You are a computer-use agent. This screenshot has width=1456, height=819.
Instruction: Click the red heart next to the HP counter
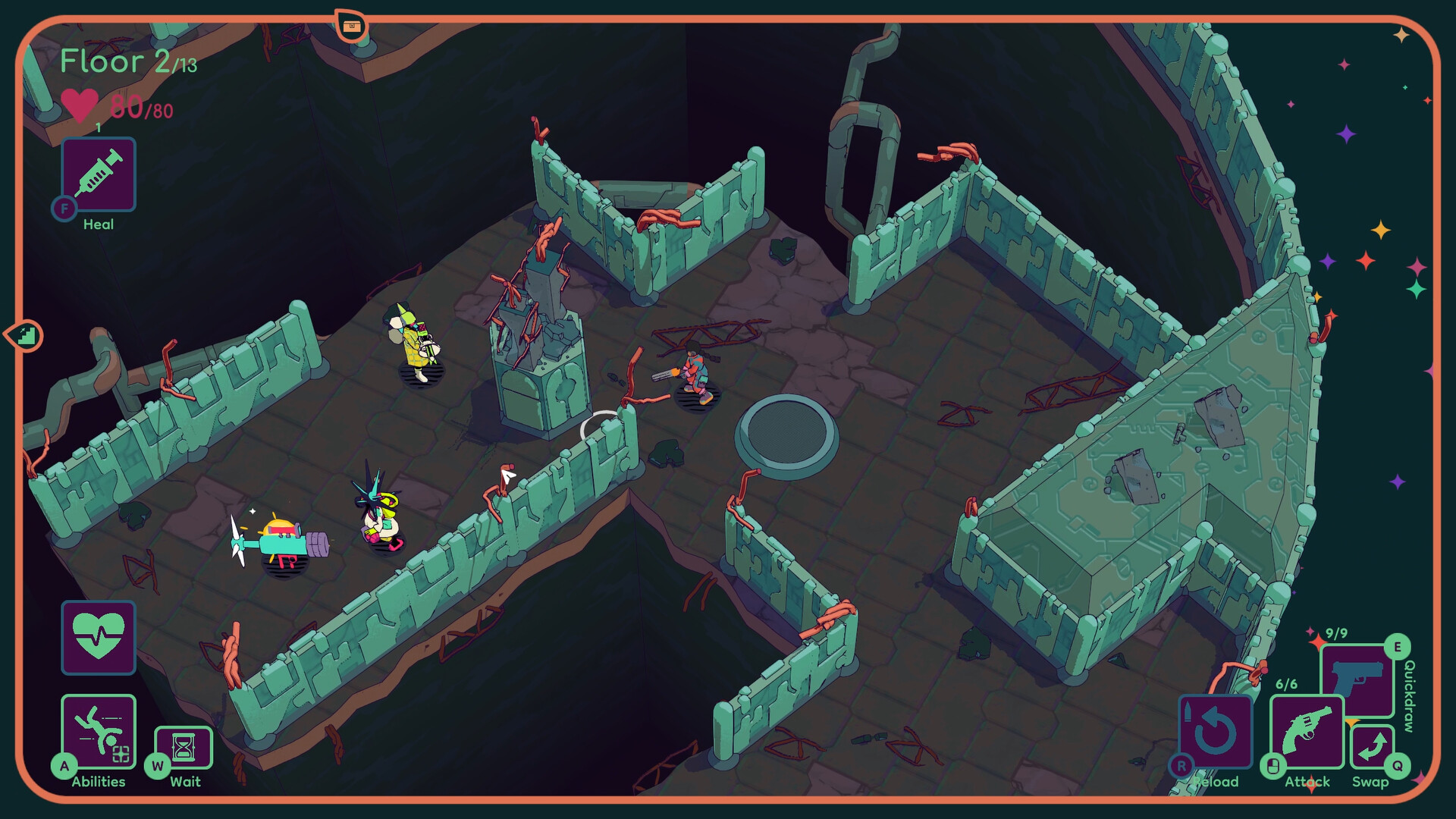click(80, 106)
